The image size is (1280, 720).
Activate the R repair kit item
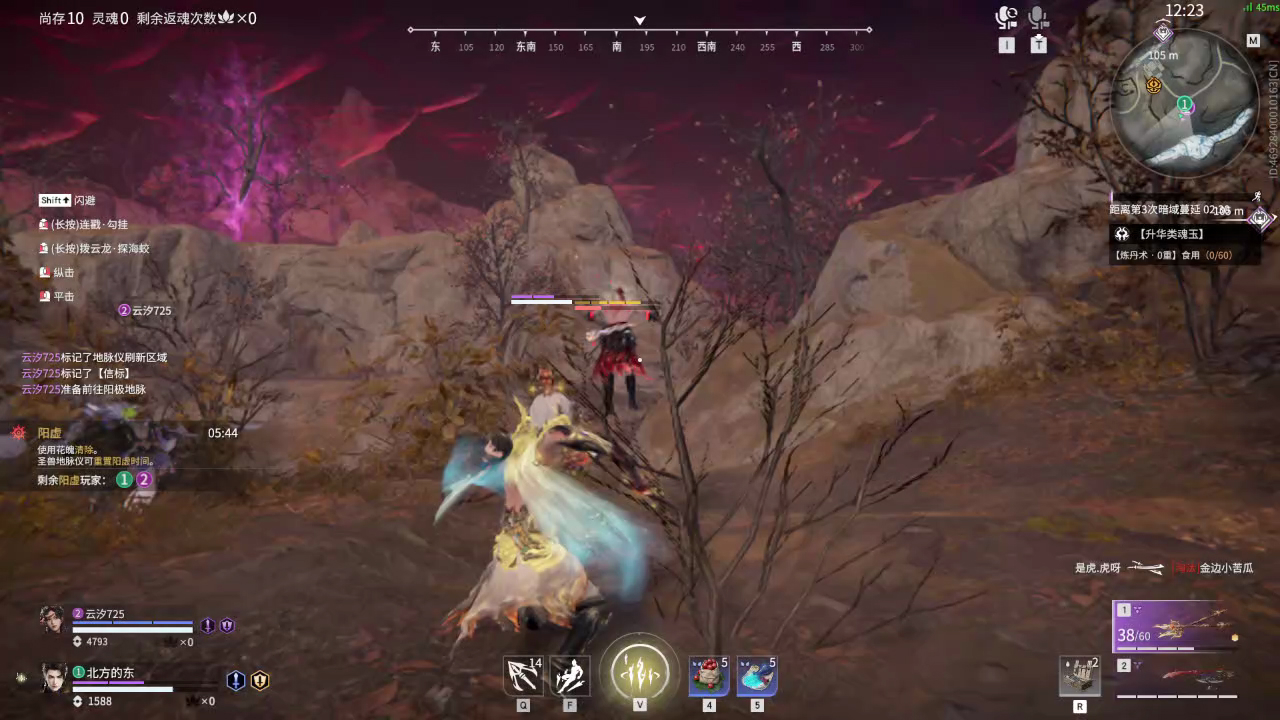[1079, 675]
